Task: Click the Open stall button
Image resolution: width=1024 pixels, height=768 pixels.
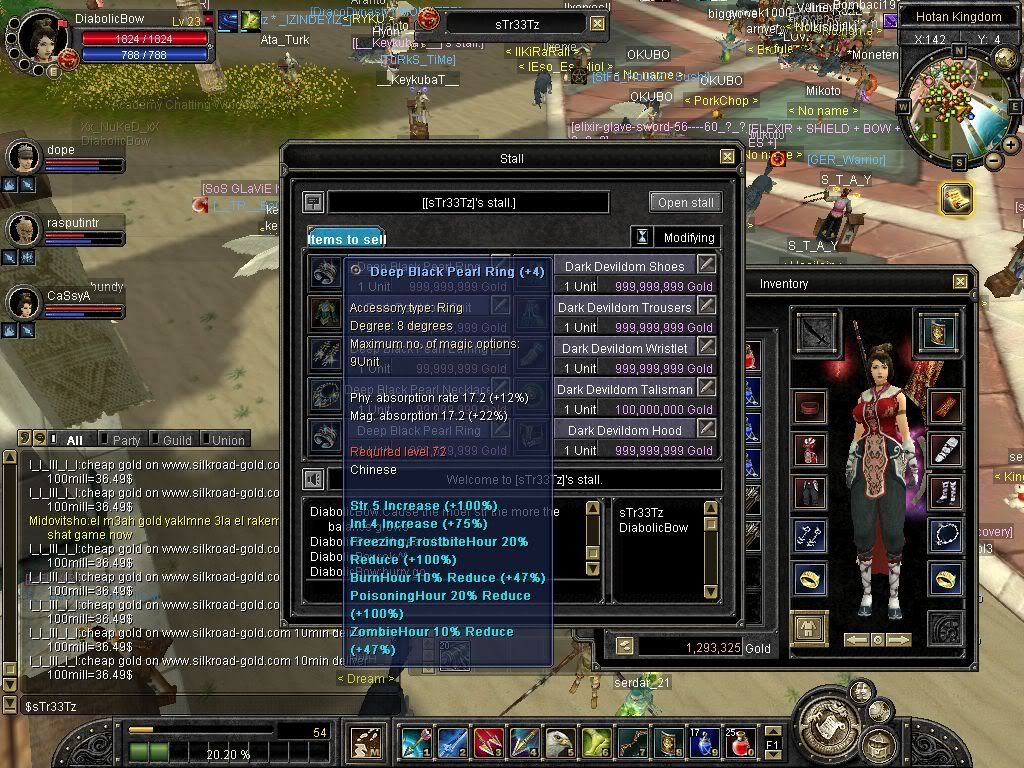Action: (x=685, y=202)
